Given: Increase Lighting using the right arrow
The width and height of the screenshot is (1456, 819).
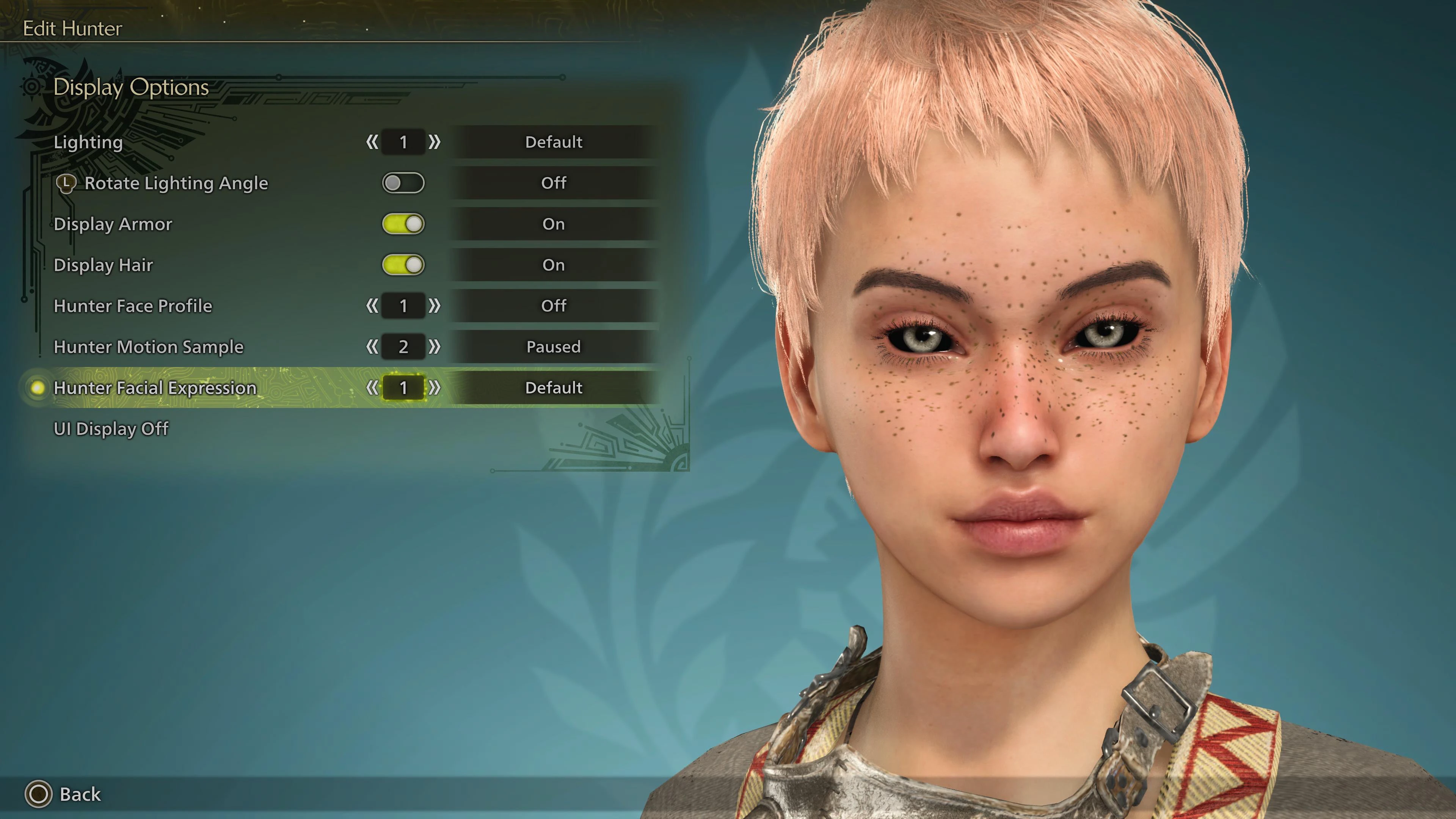Looking at the screenshot, I should 434,143.
